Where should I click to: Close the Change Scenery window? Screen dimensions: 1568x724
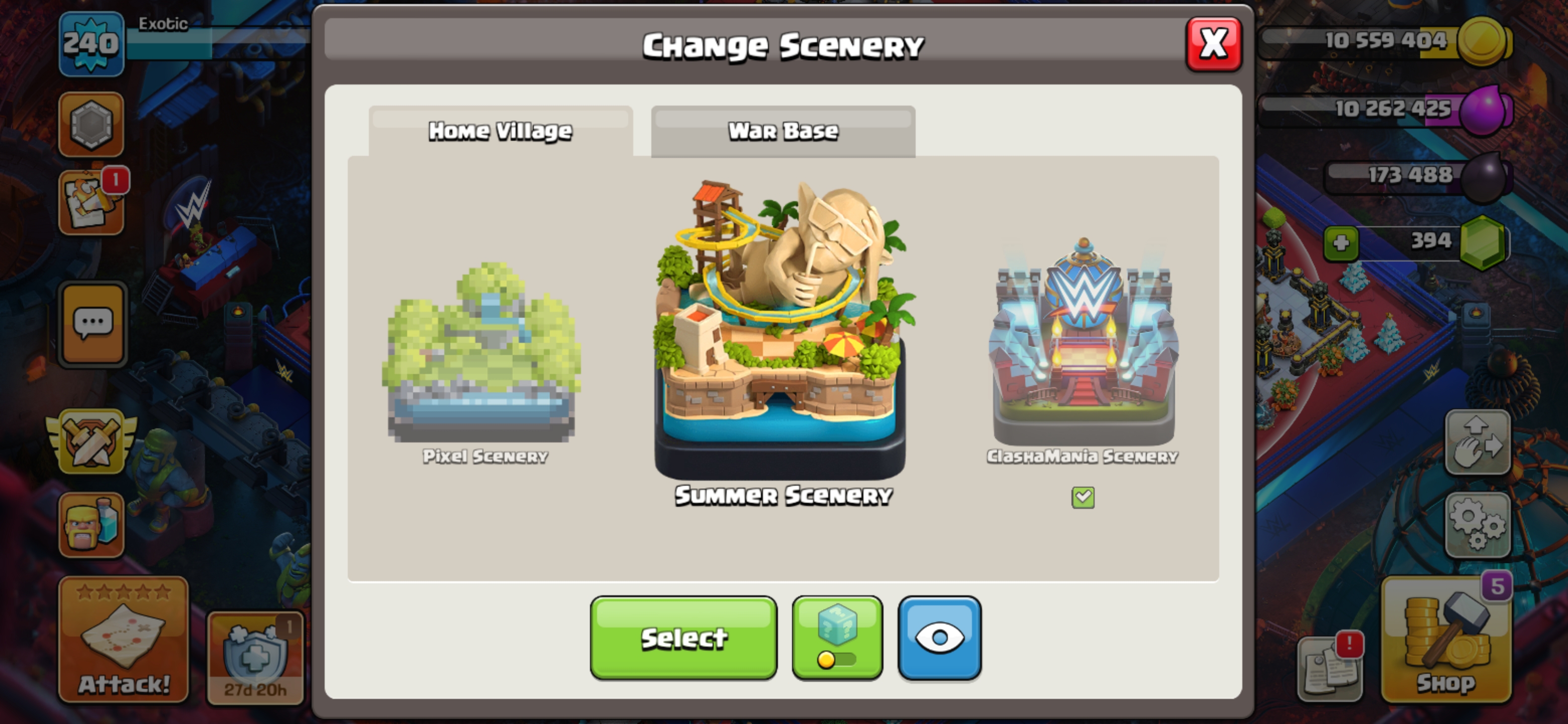[x=1213, y=44]
